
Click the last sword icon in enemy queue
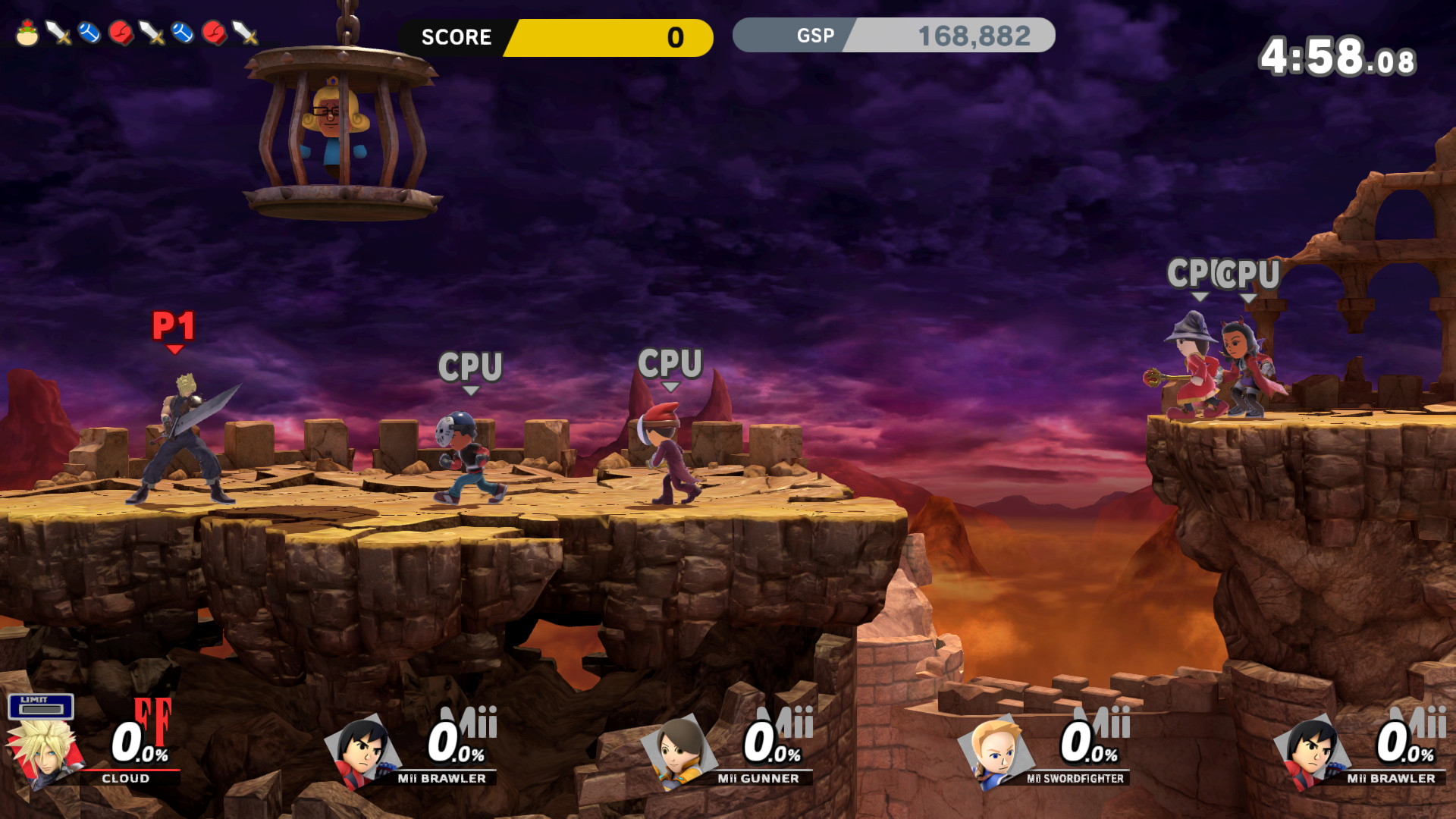pyautogui.click(x=244, y=31)
